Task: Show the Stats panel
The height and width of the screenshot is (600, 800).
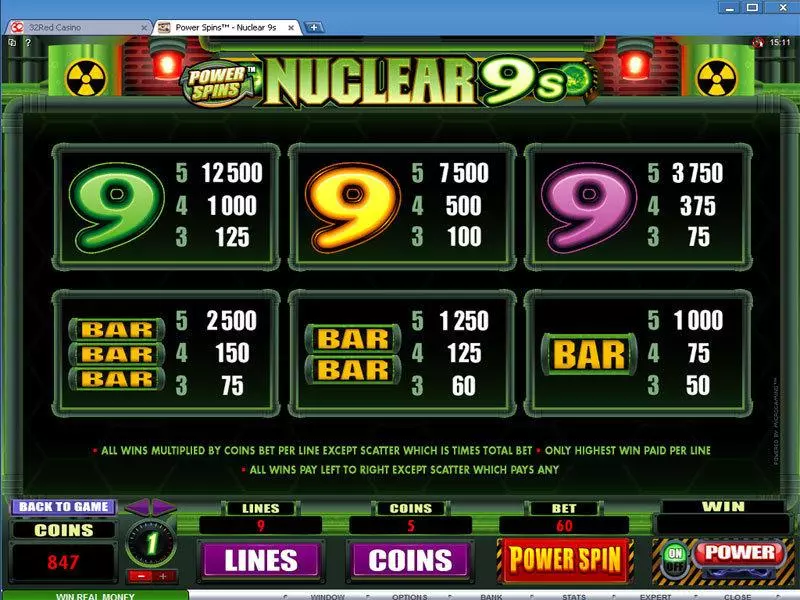Action: click(x=573, y=595)
